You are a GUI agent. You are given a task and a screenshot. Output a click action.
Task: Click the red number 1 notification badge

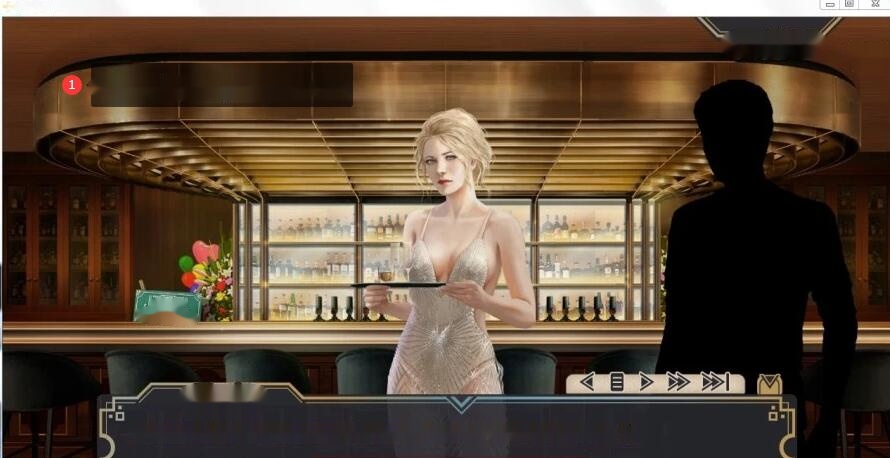(x=72, y=85)
